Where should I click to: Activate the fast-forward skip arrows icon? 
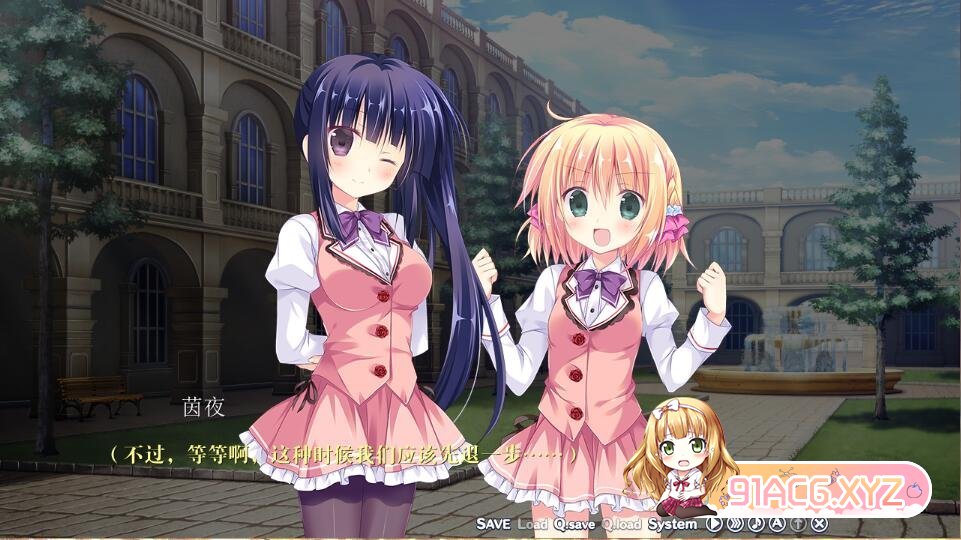(x=735, y=523)
